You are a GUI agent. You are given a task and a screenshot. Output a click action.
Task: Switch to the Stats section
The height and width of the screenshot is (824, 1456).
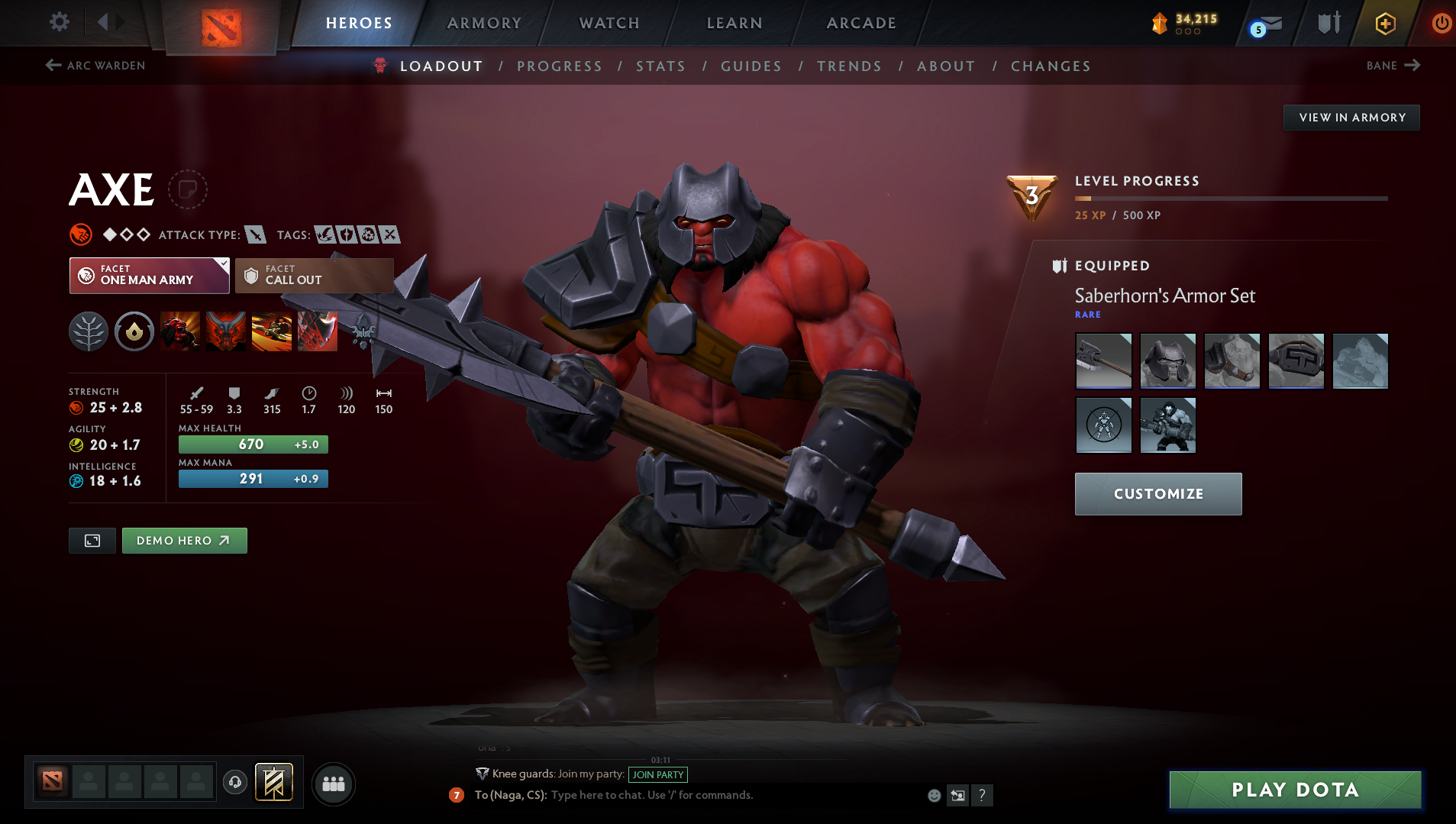coord(660,66)
